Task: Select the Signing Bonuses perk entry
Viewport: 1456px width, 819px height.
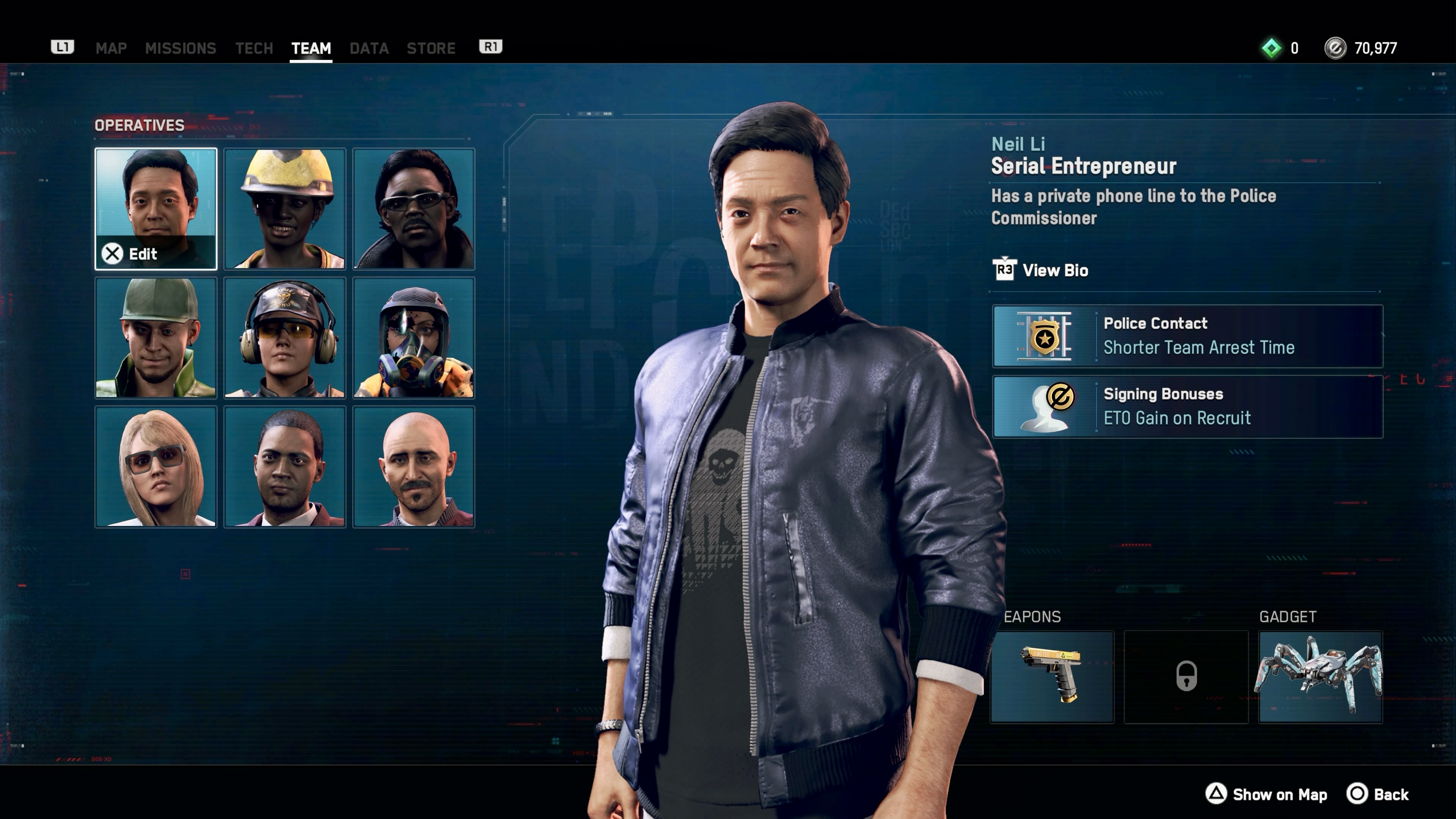Action: click(1187, 406)
